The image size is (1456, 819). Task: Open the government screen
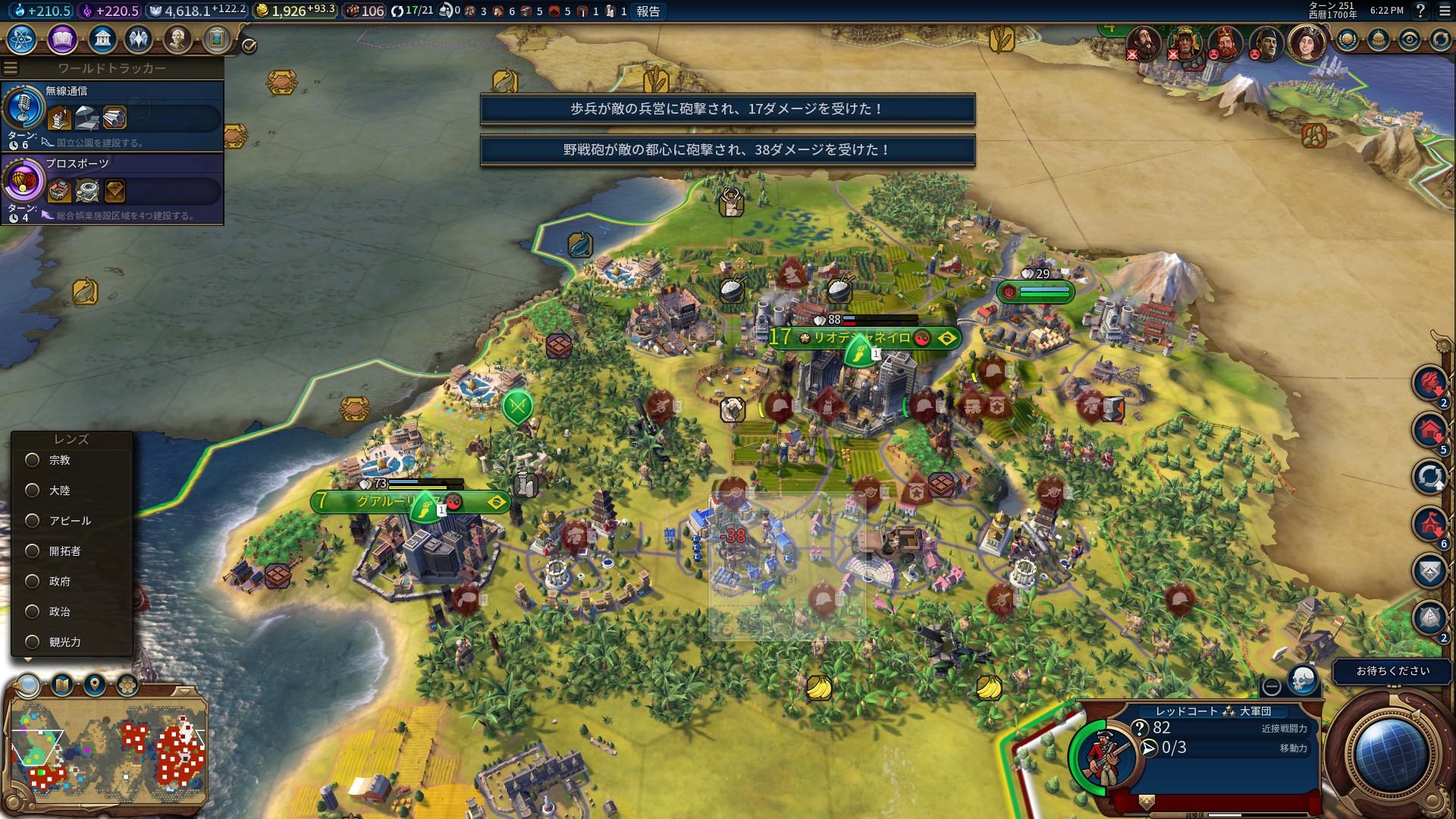click(x=102, y=39)
